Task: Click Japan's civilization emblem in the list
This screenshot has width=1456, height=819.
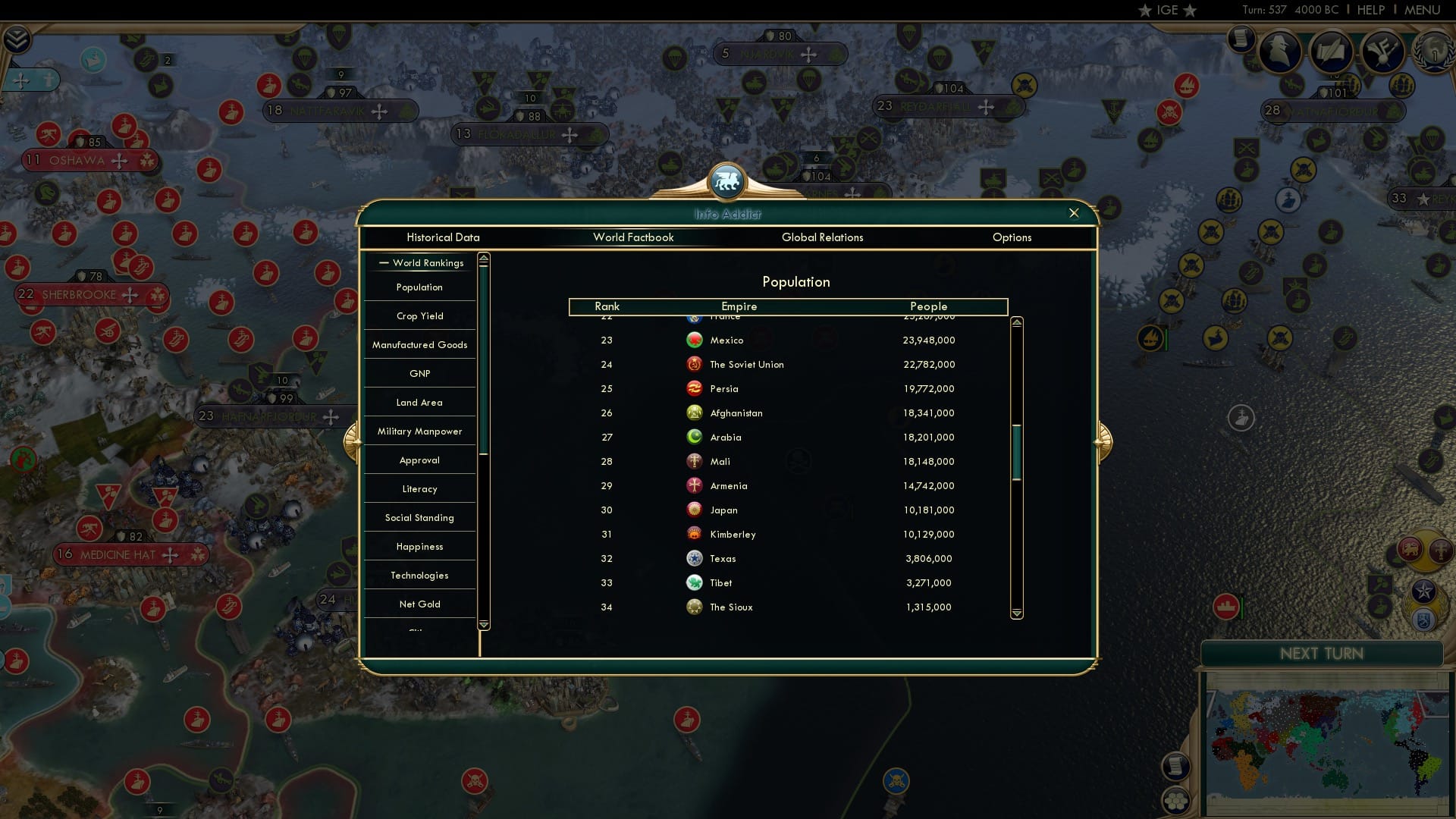Action: (694, 510)
